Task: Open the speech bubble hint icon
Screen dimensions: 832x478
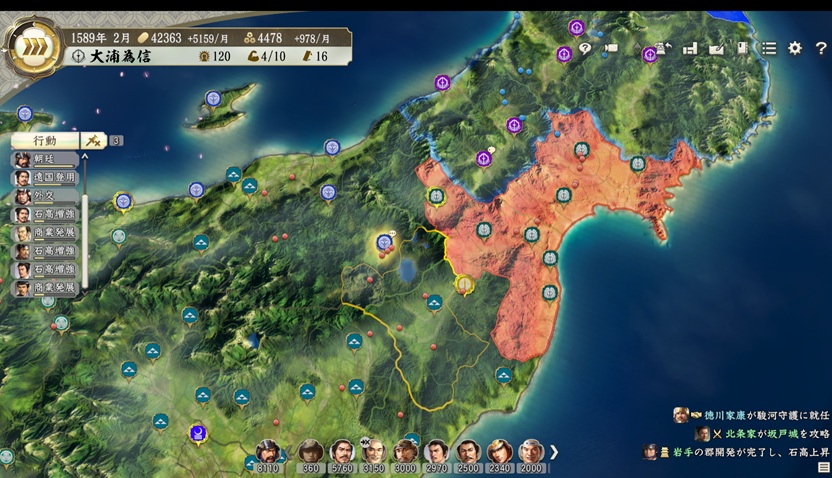Action: pyautogui.click(x=585, y=48)
